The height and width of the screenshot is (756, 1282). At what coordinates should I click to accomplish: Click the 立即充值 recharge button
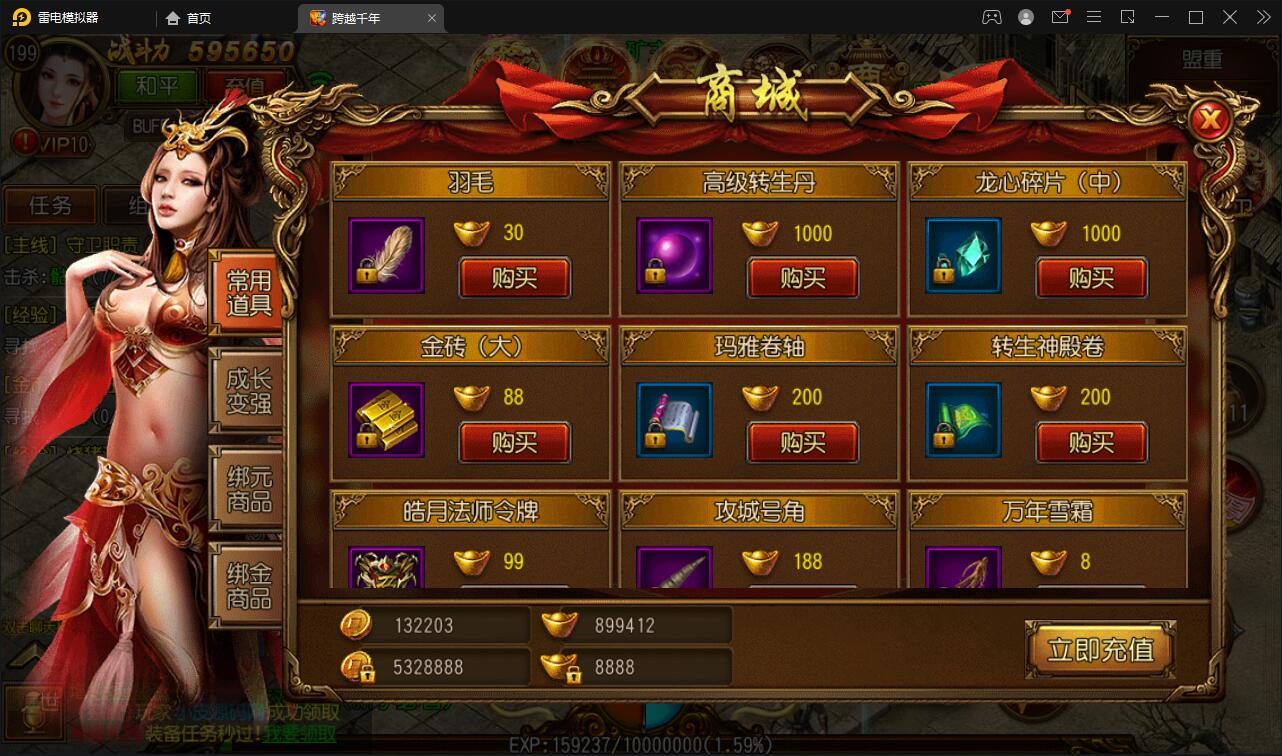(1100, 650)
